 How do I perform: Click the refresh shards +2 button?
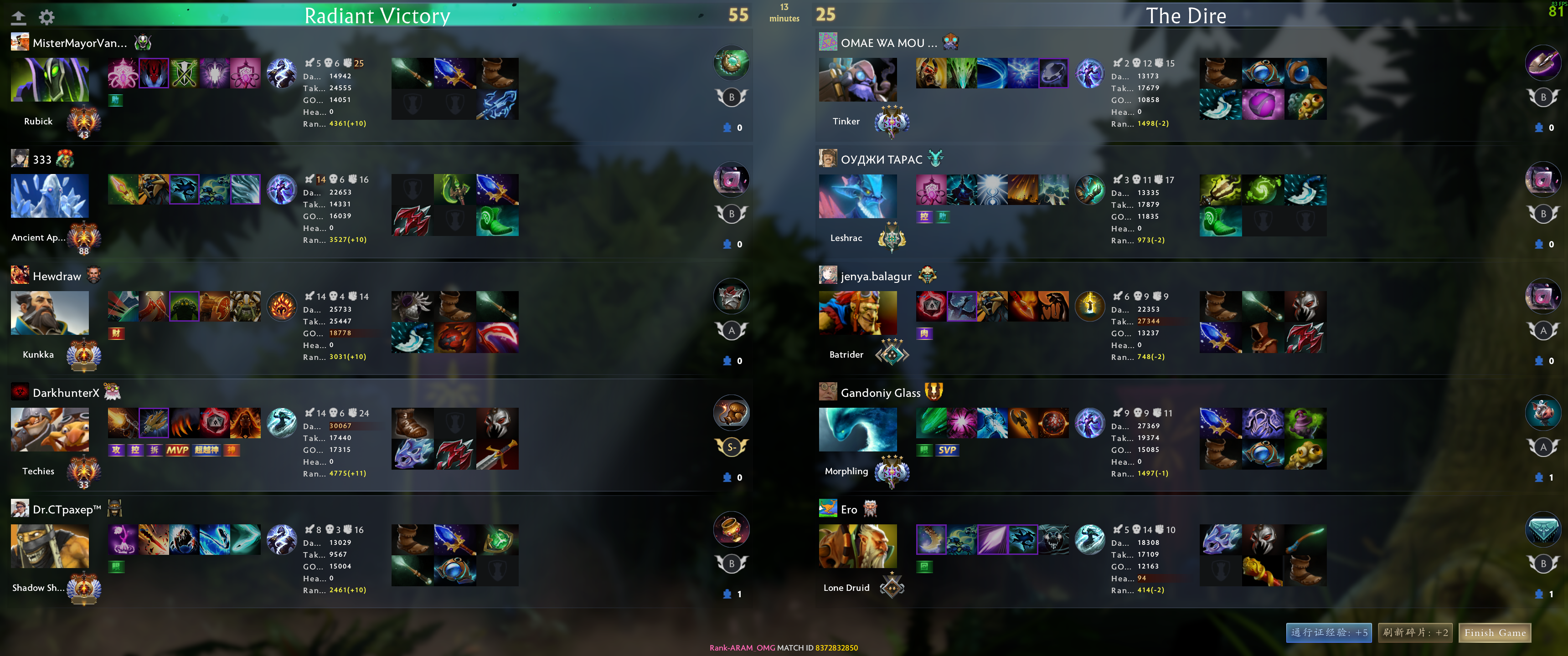pyautogui.click(x=1415, y=633)
